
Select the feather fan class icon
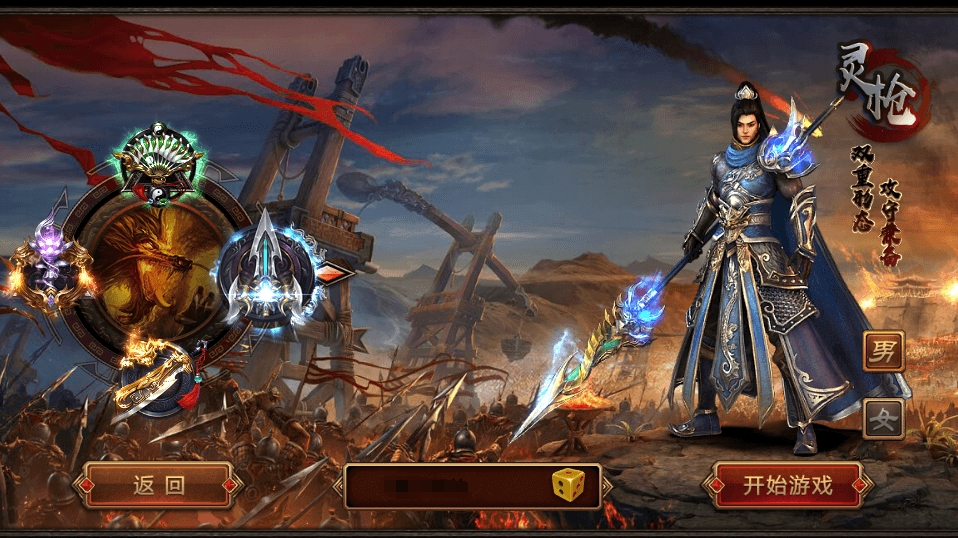pyautogui.click(x=157, y=165)
